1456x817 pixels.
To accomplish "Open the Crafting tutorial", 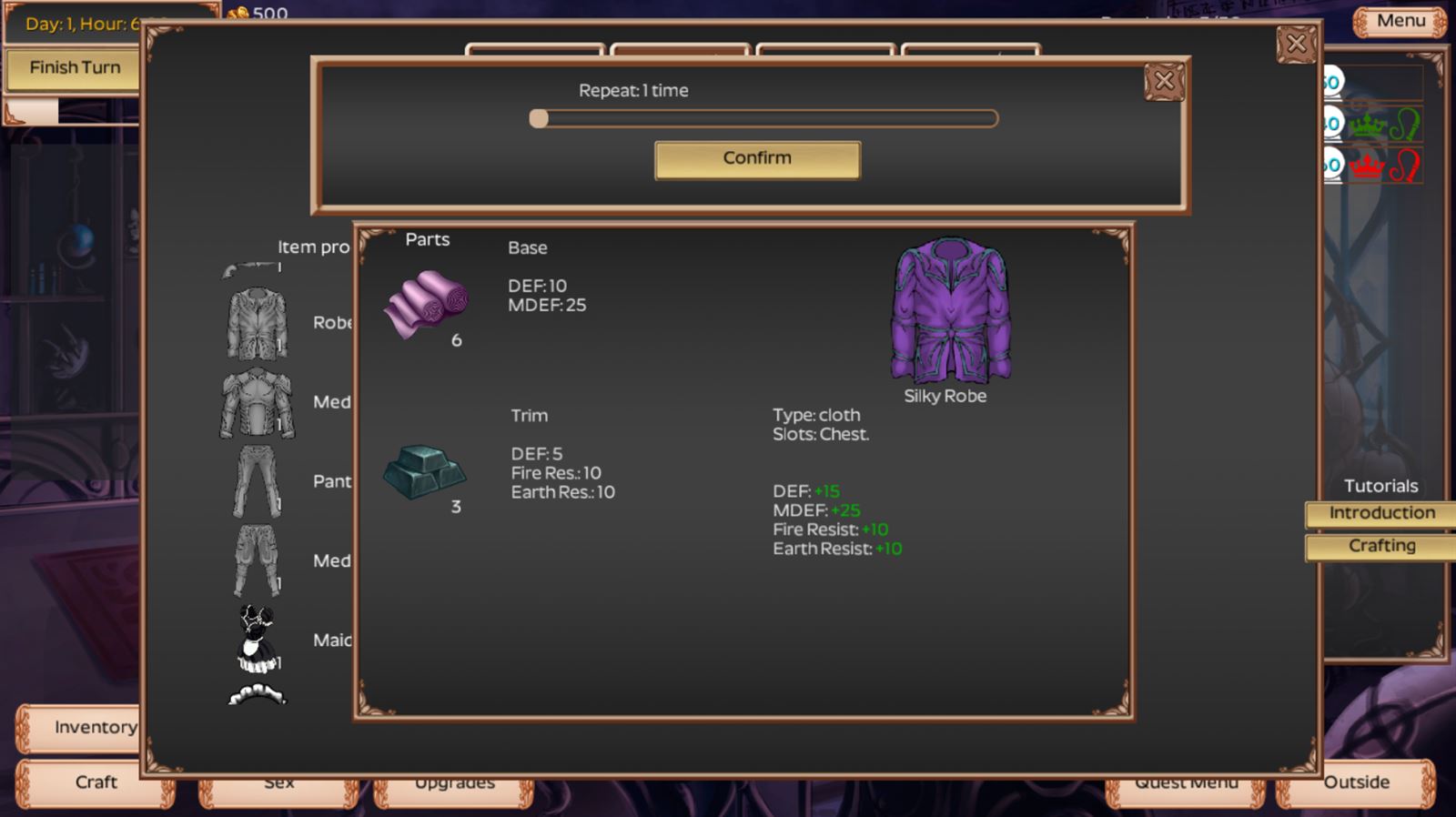I will 1380,546.
